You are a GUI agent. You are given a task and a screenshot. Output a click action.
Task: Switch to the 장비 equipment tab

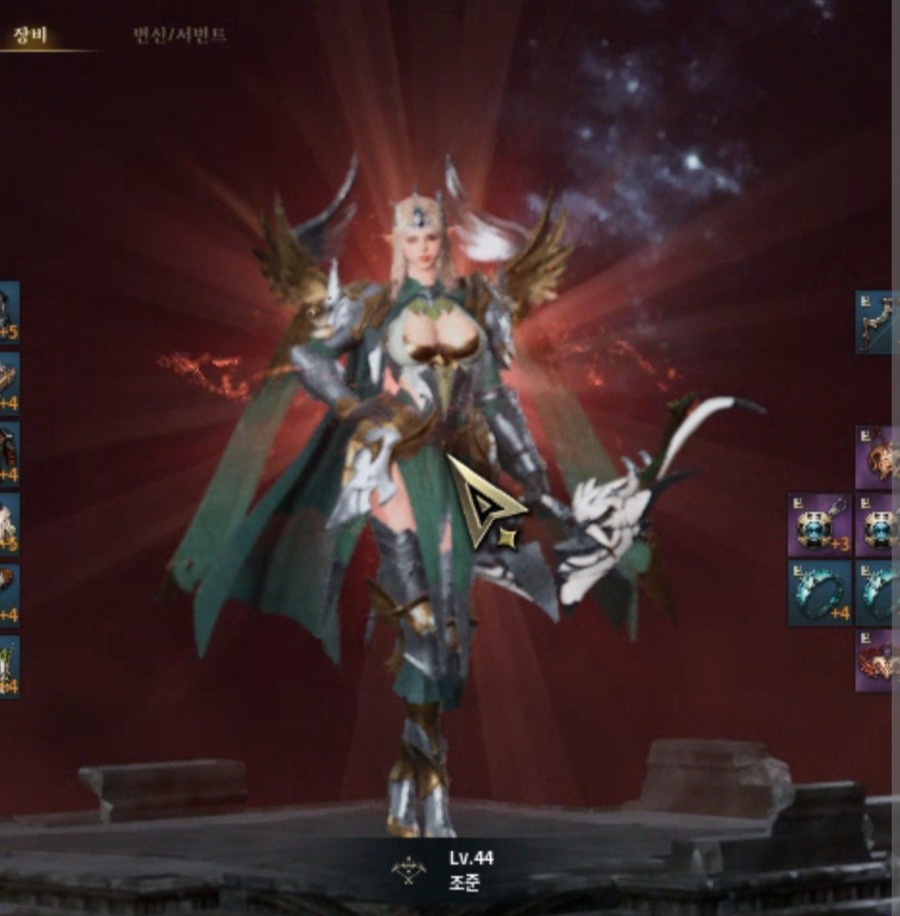(x=24, y=36)
